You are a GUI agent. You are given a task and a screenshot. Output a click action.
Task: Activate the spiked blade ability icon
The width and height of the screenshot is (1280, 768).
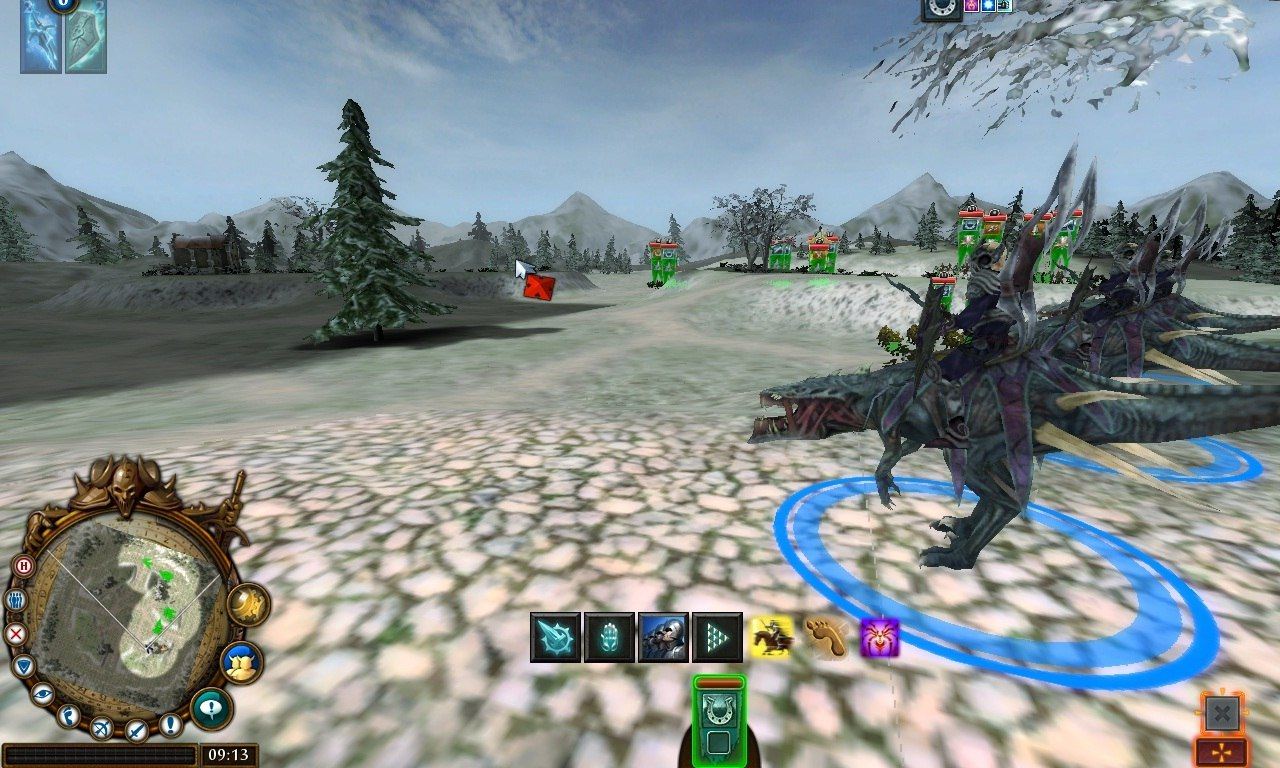(555, 637)
